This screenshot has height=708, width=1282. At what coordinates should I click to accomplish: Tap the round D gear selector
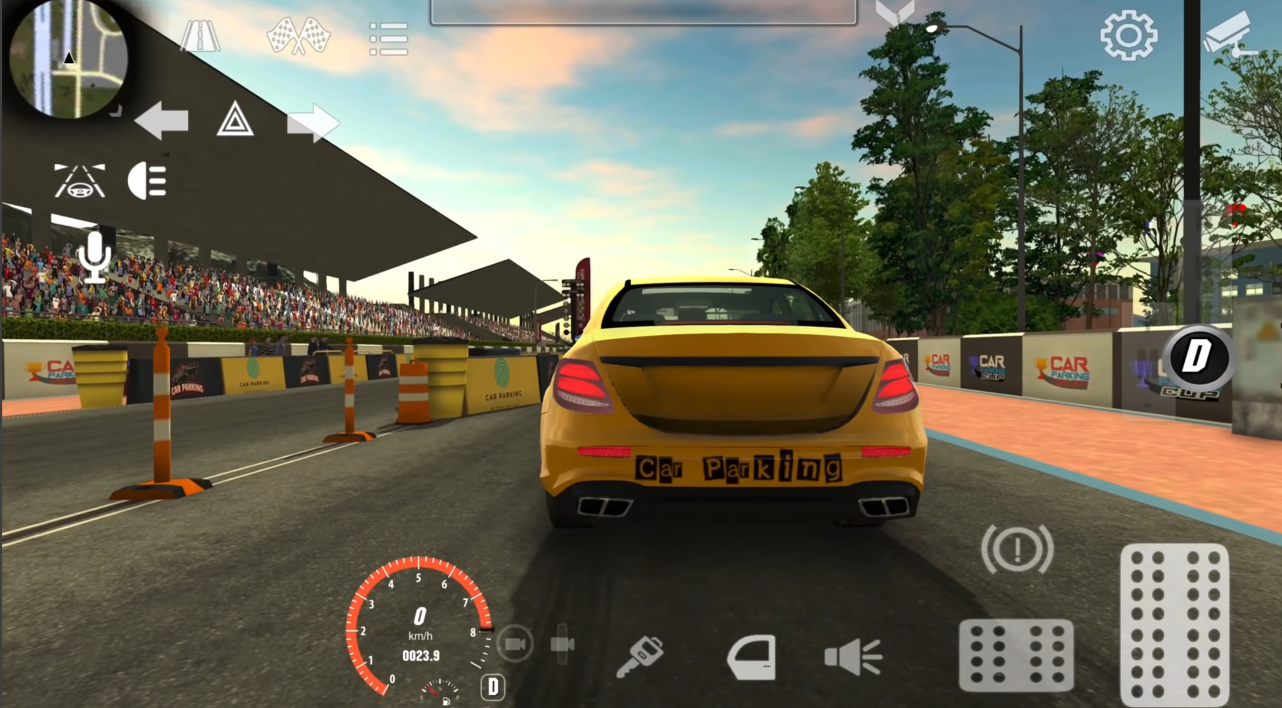1198,357
